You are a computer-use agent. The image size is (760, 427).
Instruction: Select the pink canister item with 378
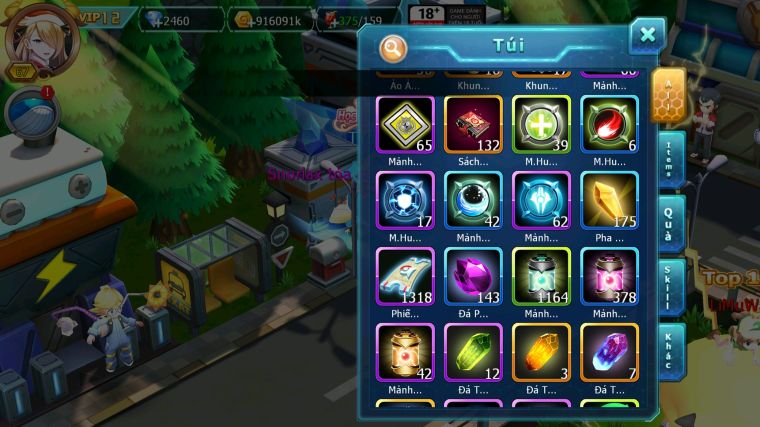(x=609, y=277)
